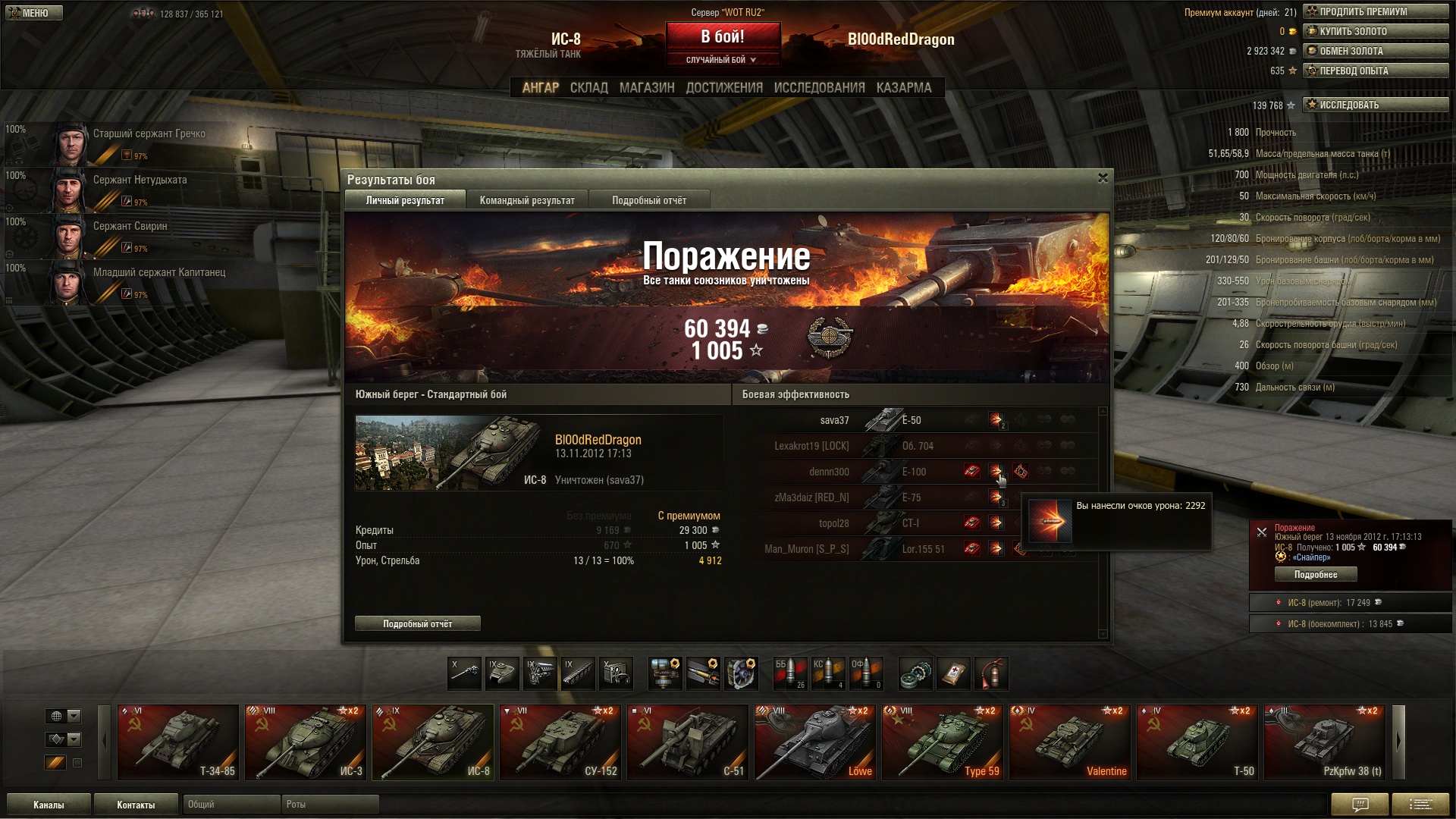Select the Löwe tank in the carousel
The image size is (1456, 819).
tap(815, 742)
